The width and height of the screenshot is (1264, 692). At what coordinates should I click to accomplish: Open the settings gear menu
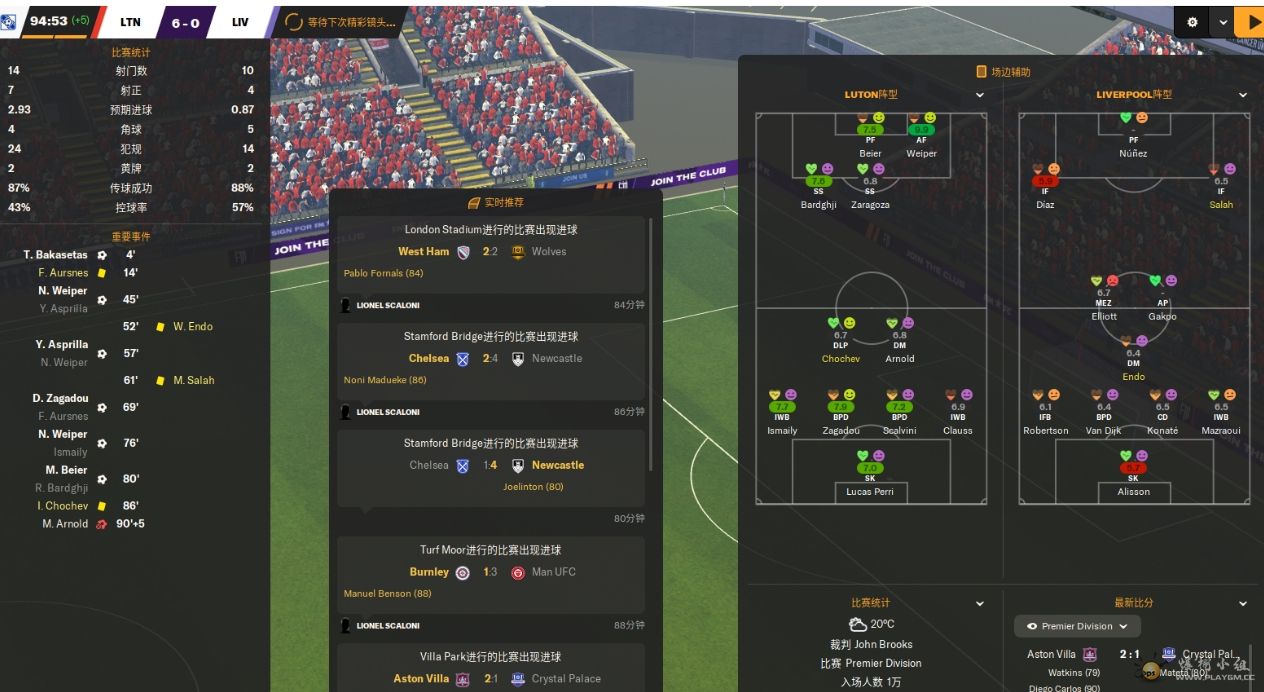[x=1192, y=22]
